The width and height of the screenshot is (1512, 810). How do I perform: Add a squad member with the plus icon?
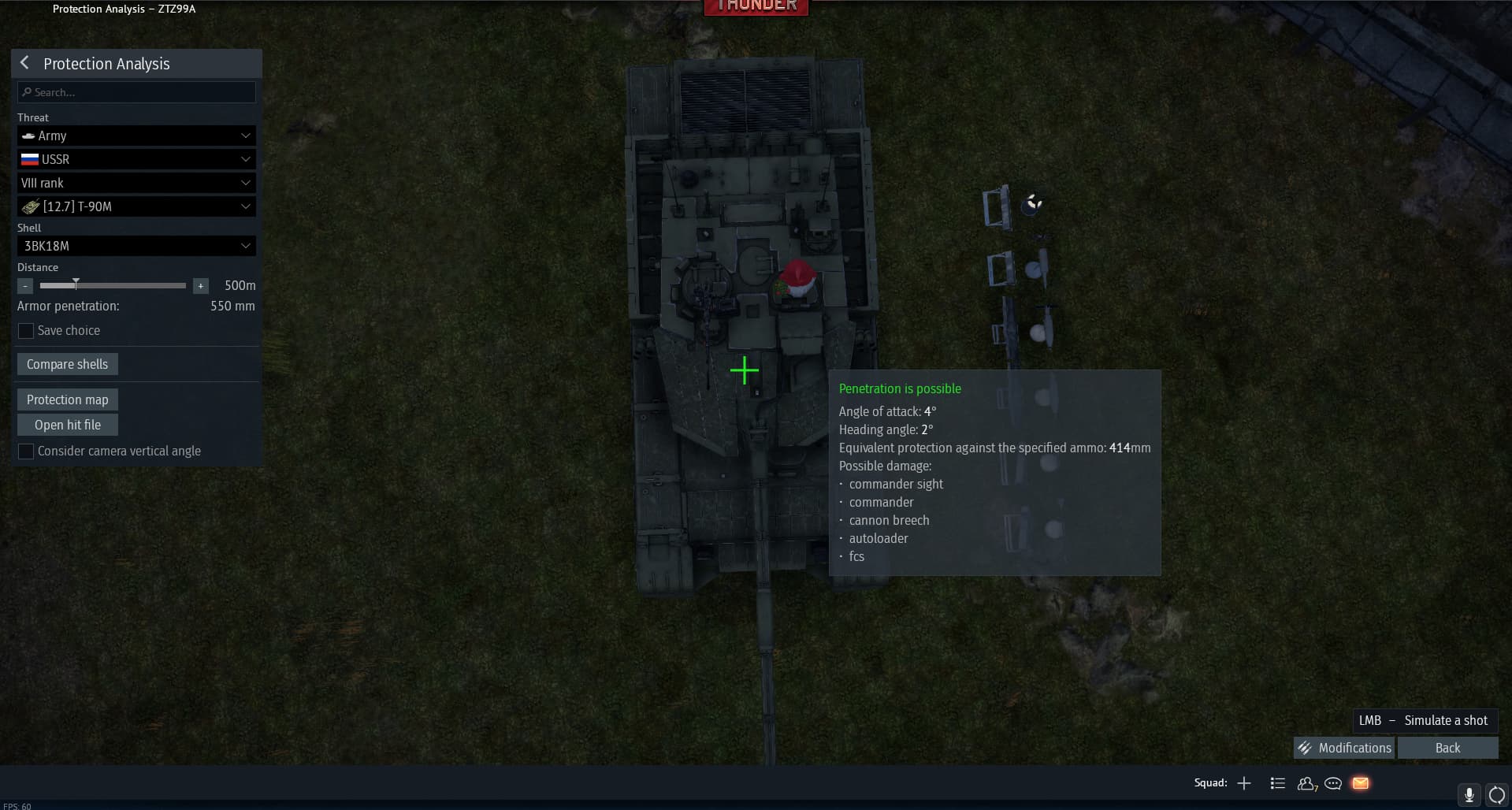click(1244, 783)
